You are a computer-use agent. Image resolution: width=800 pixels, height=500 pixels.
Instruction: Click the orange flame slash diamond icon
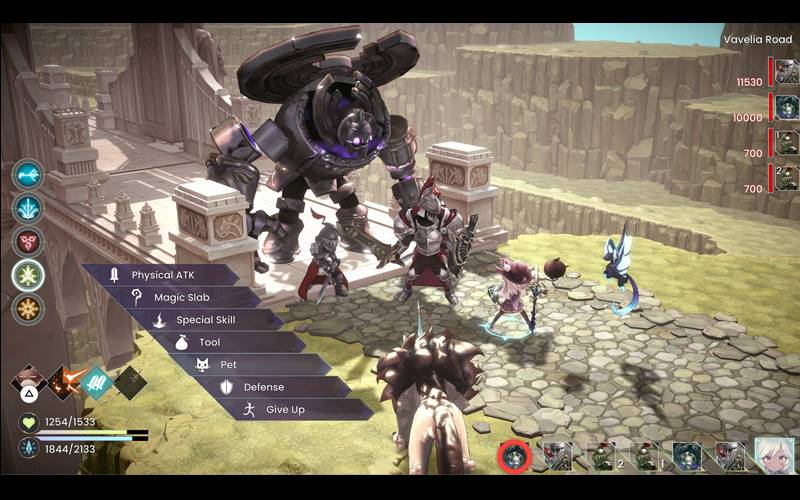[x=65, y=382]
